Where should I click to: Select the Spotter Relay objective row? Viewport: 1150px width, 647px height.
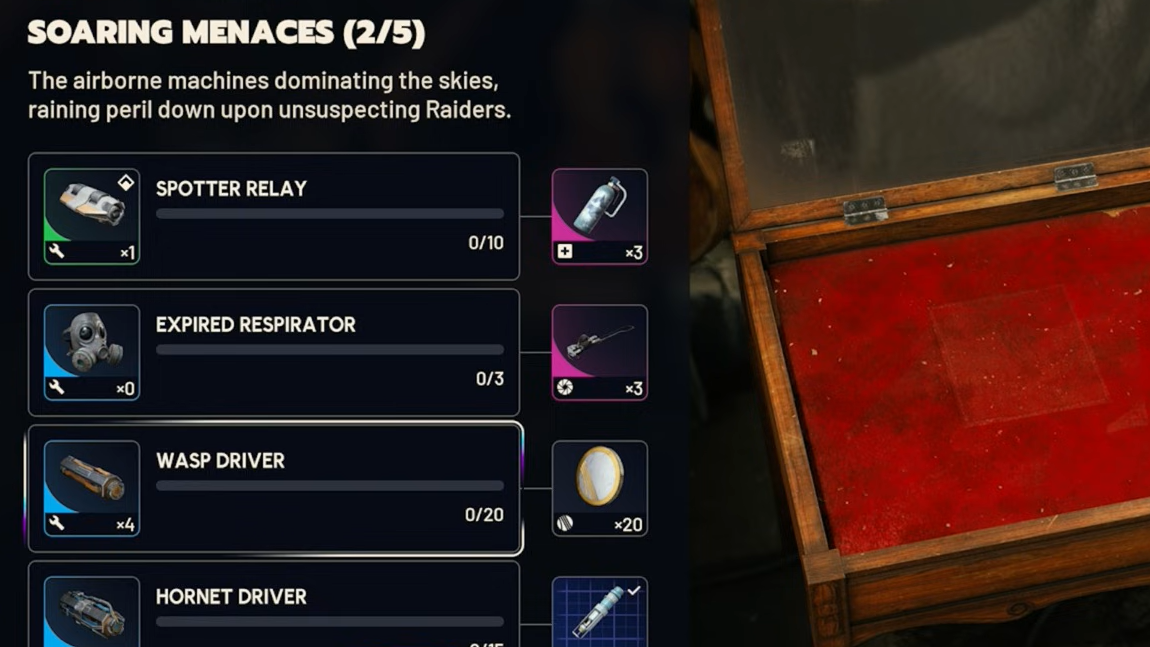click(330, 216)
